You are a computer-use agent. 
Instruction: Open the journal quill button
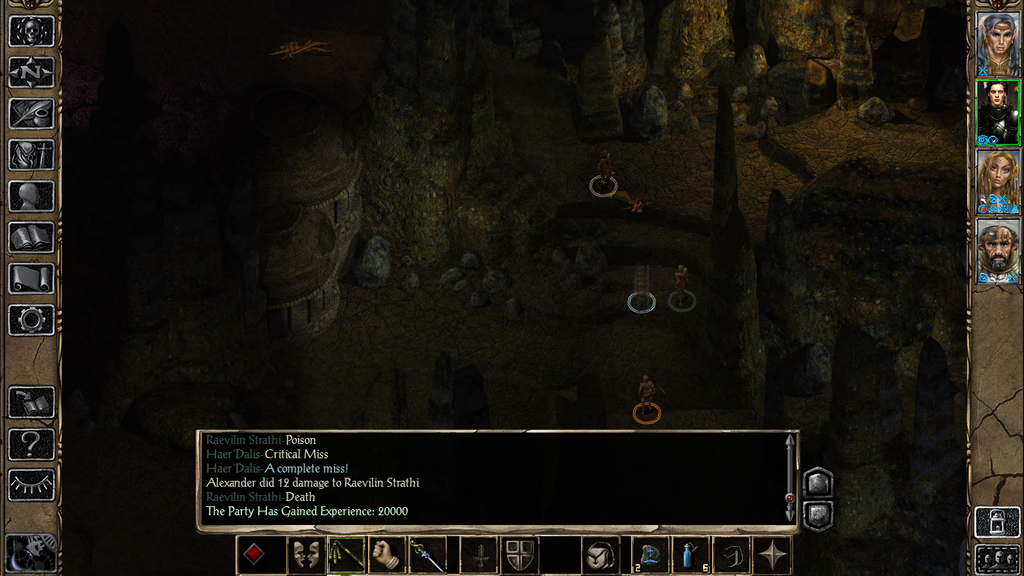31,113
